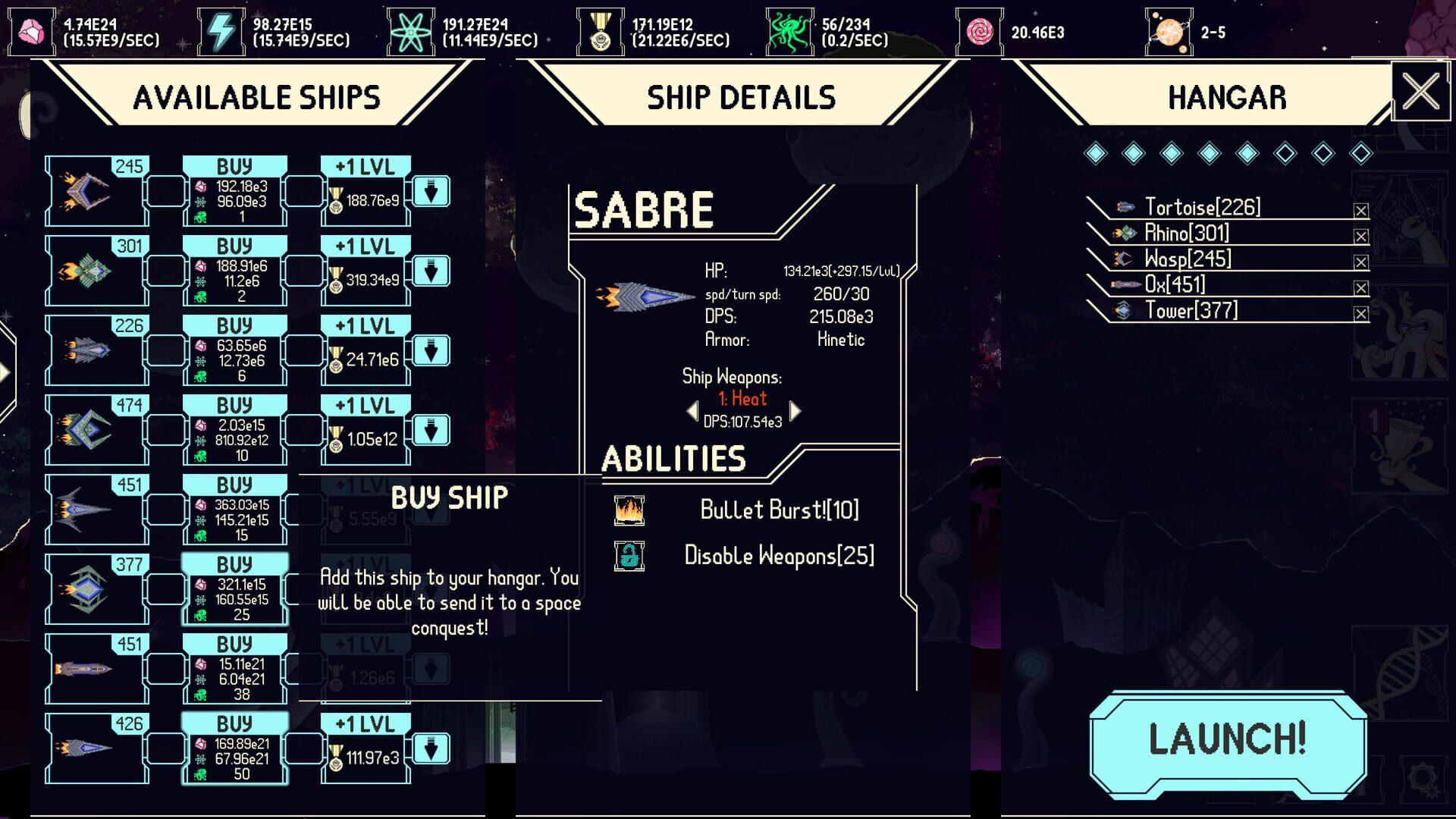The height and width of the screenshot is (819, 1456).
Task: Click the right arrow to view next weapon
Action: pyautogui.click(x=794, y=411)
